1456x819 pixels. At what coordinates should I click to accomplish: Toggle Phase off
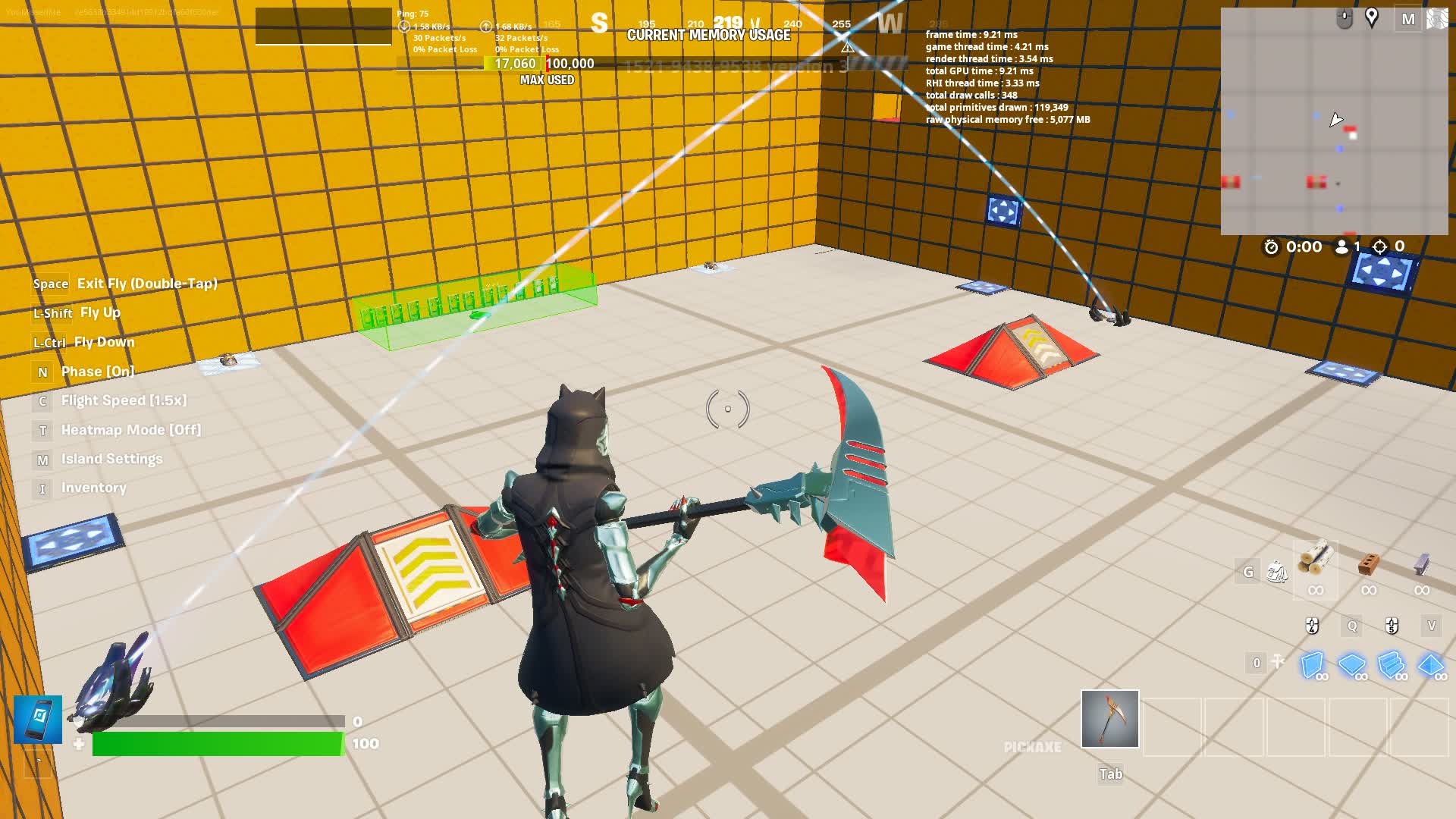pyautogui.click(x=97, y=372)
